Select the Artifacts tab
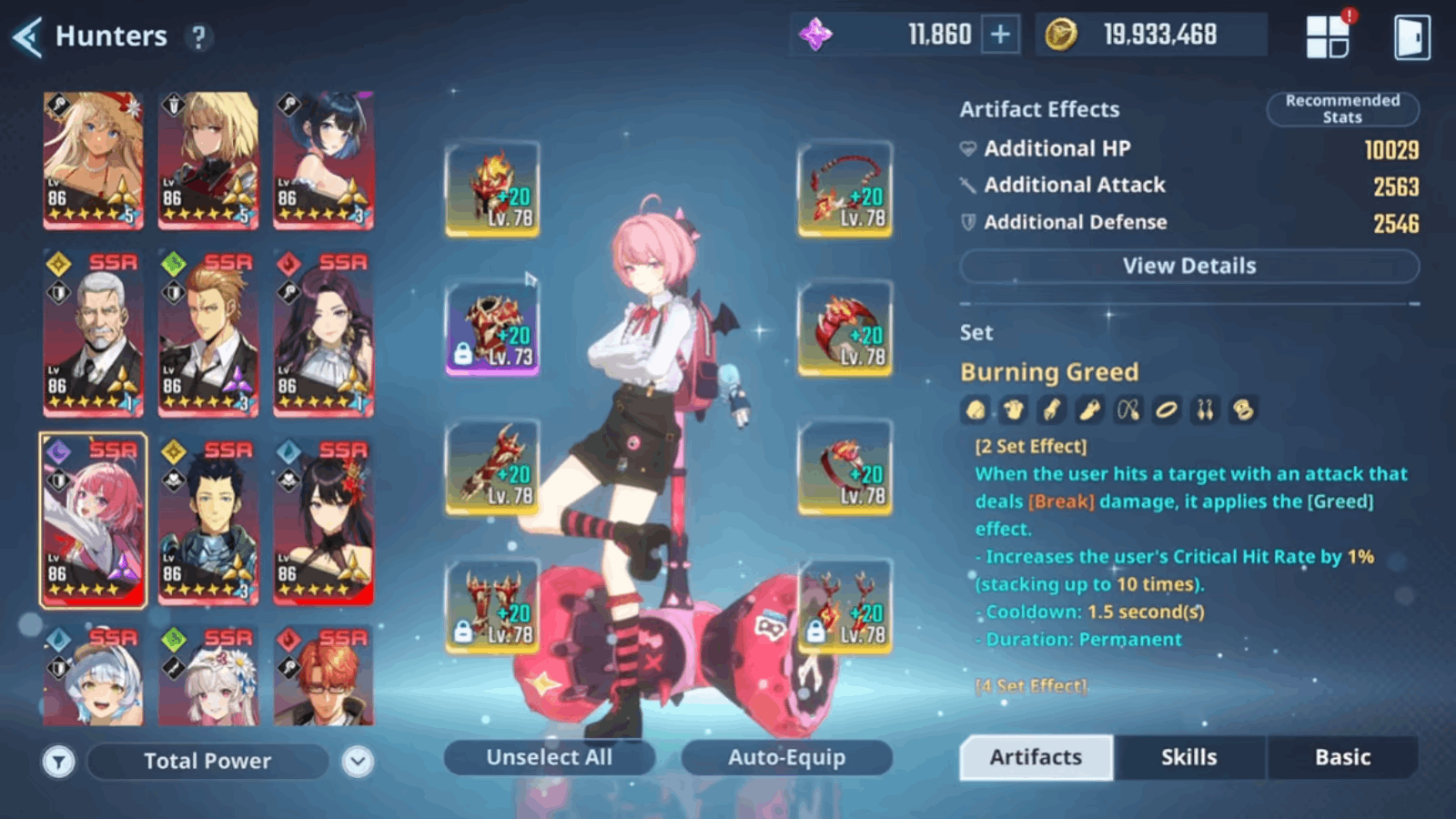 [1036, 757]
